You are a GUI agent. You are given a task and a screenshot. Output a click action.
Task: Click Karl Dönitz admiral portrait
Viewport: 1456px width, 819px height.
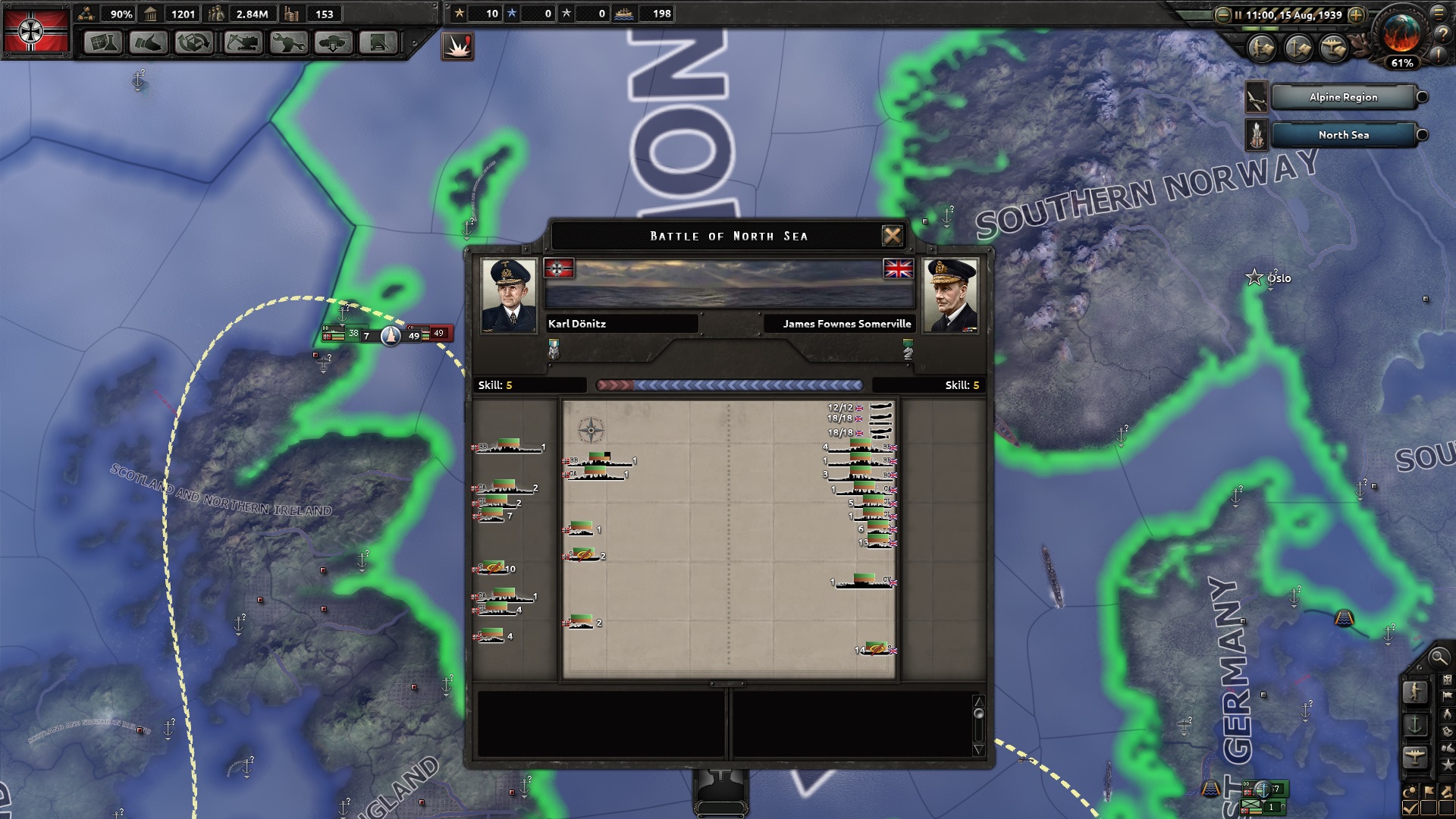(510, 296)
